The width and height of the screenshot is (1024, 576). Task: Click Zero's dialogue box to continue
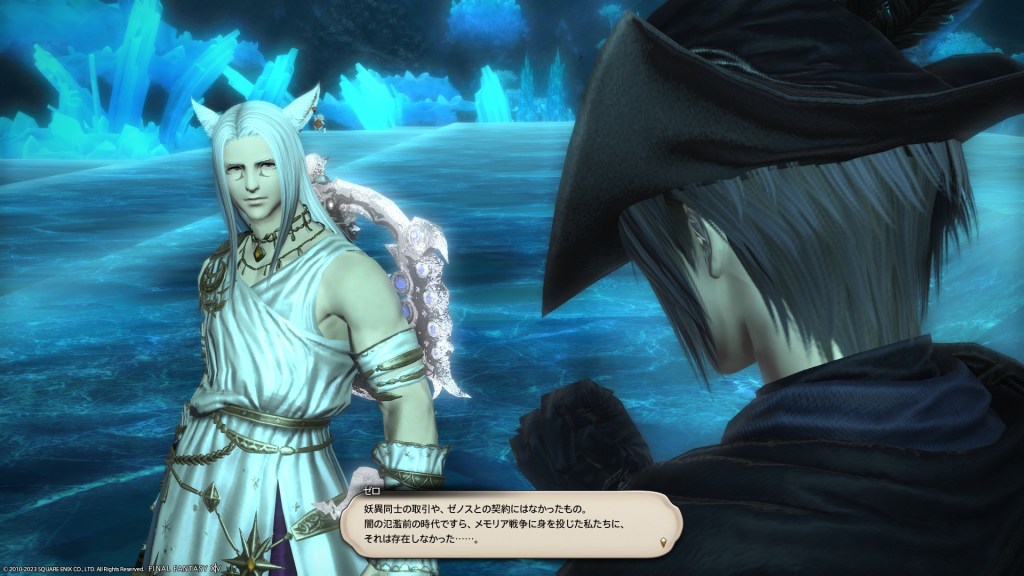[510, 525]
